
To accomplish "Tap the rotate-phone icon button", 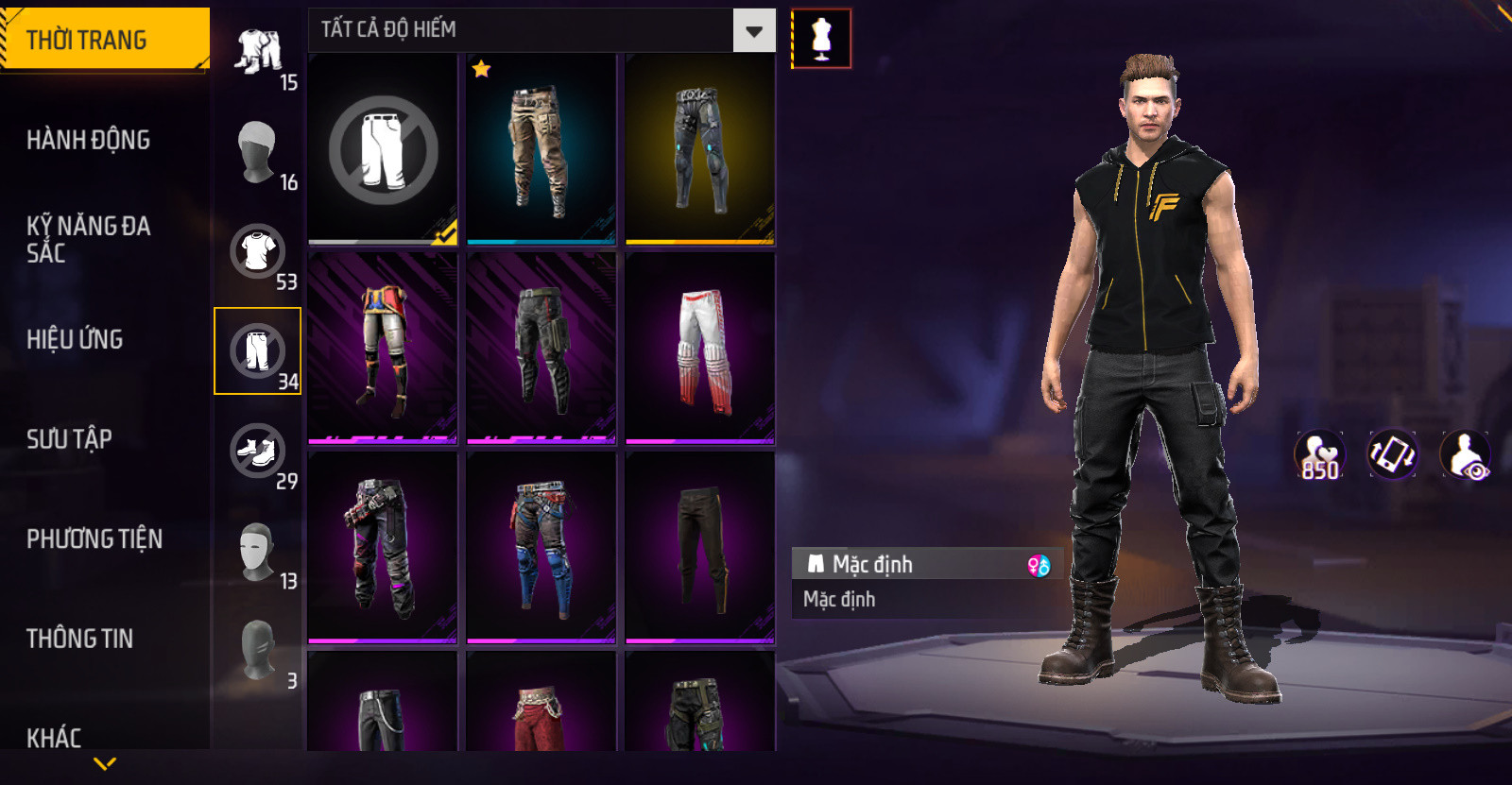I will coord(1393,454).
